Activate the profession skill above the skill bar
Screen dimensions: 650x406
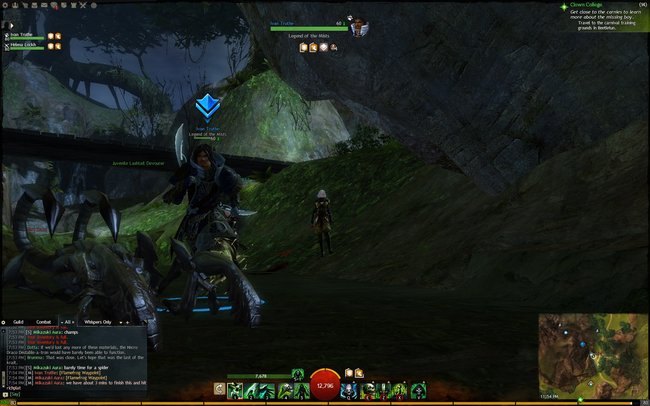click(x=296, y=373)
